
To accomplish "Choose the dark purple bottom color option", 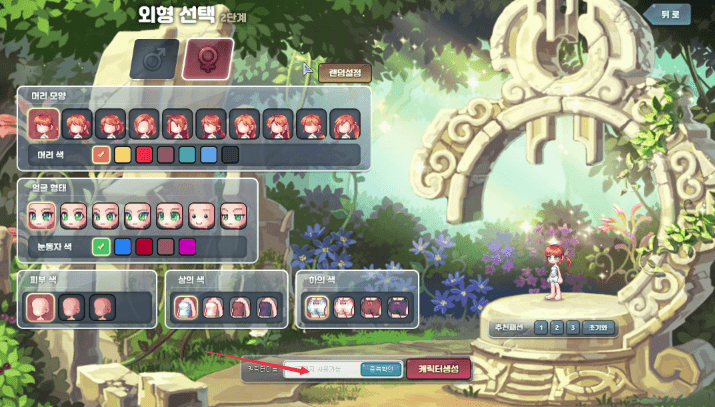I will (x=399, y=308).
